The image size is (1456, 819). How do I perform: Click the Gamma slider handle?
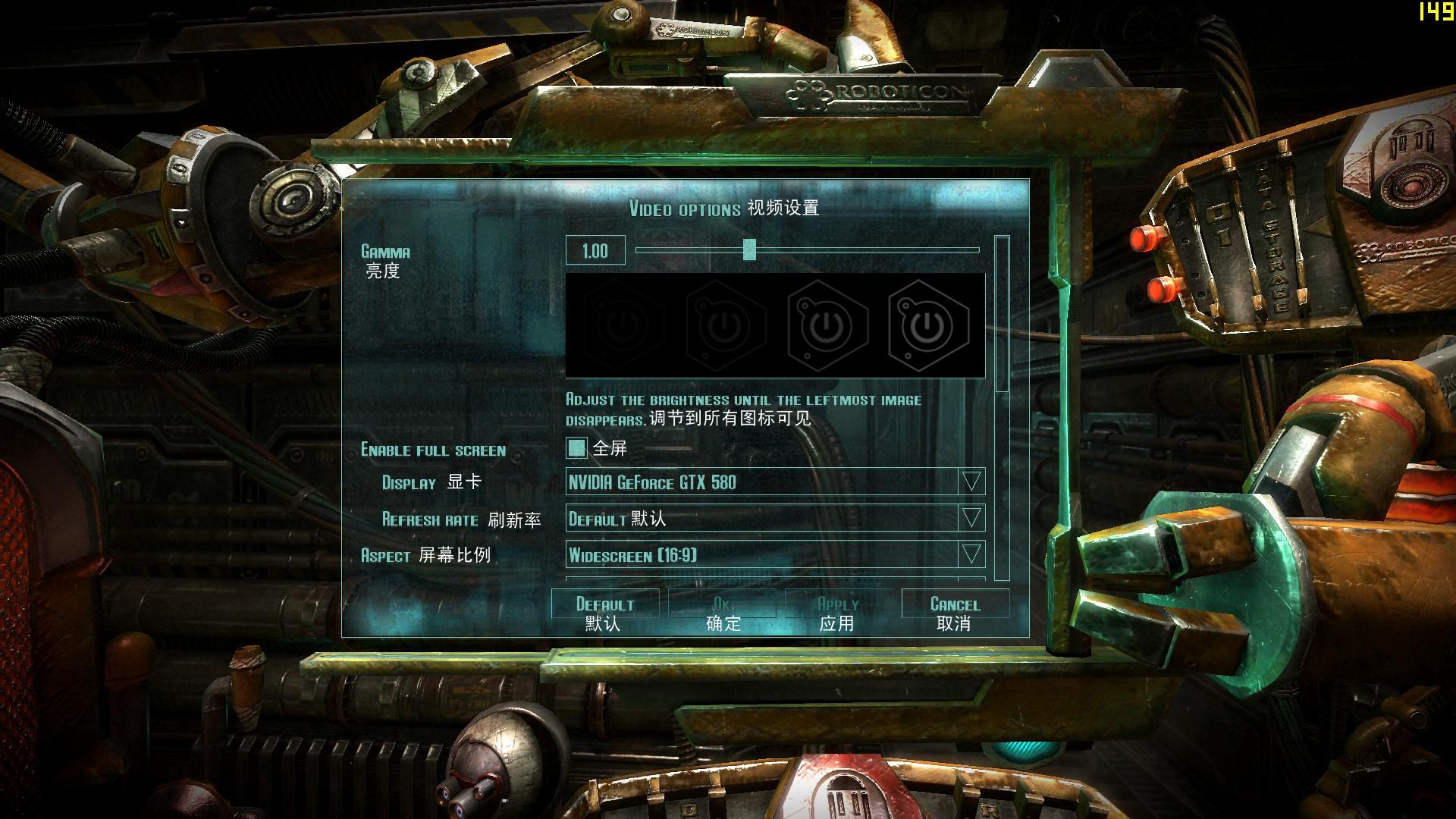point(749,249)
